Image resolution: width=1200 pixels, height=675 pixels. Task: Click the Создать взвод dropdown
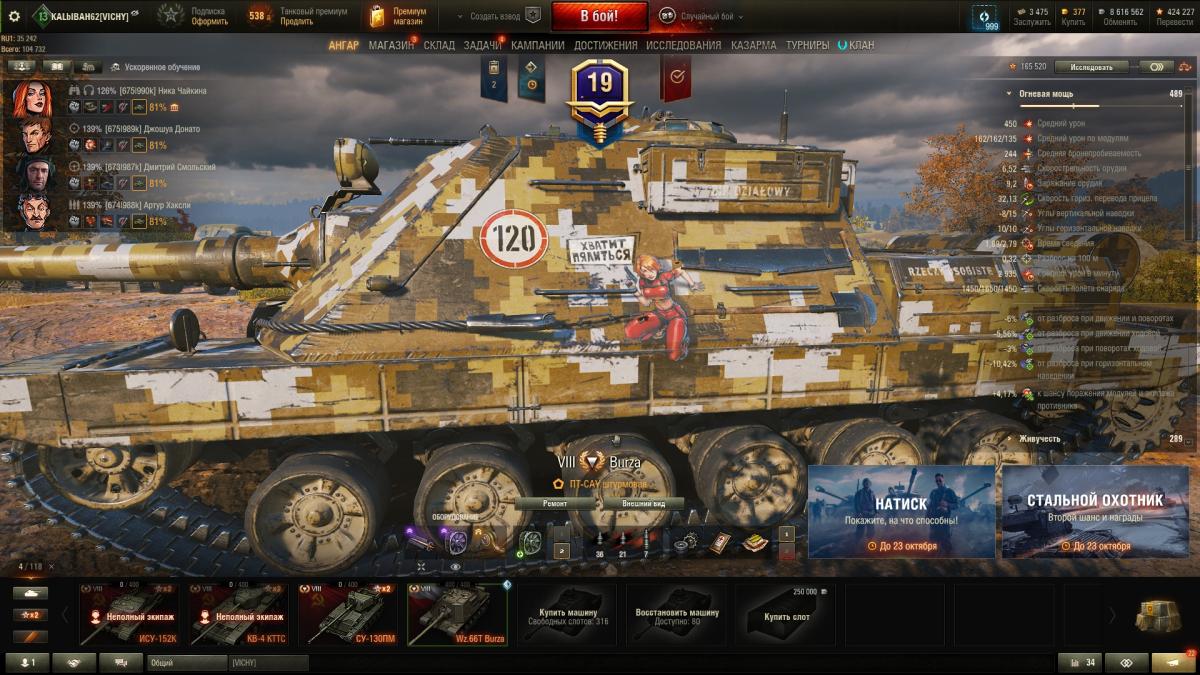tap(497, 16)
